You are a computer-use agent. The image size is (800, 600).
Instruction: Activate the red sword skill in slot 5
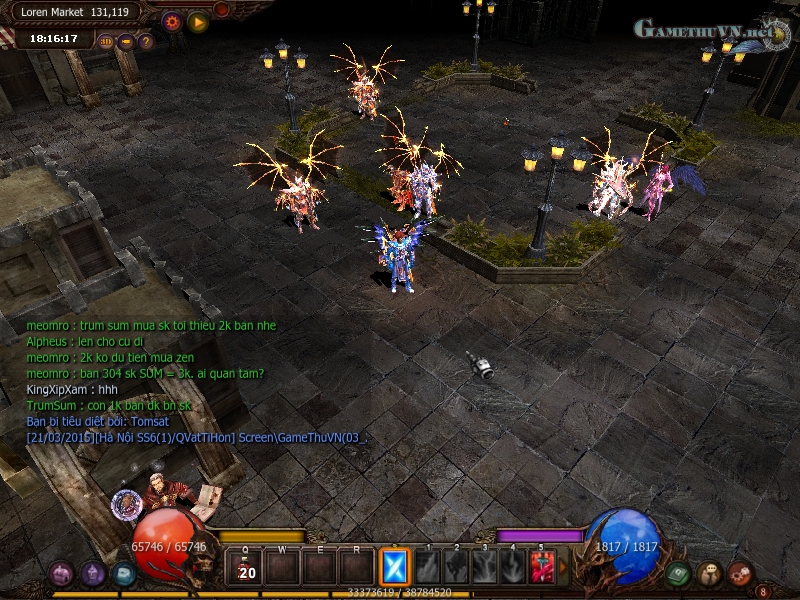click(542, 568)
